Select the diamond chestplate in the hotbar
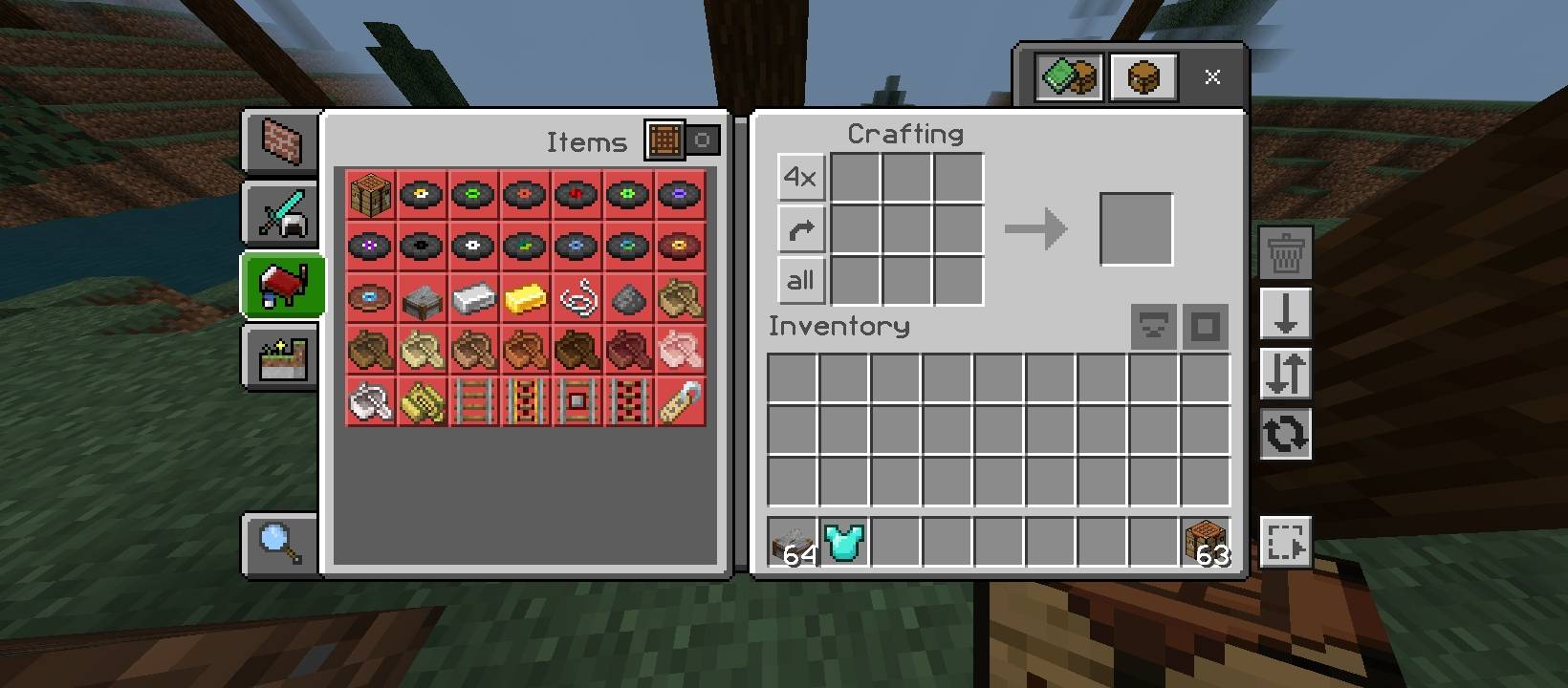Screen dimensions: 1568x688 click(x=844, y=543)
